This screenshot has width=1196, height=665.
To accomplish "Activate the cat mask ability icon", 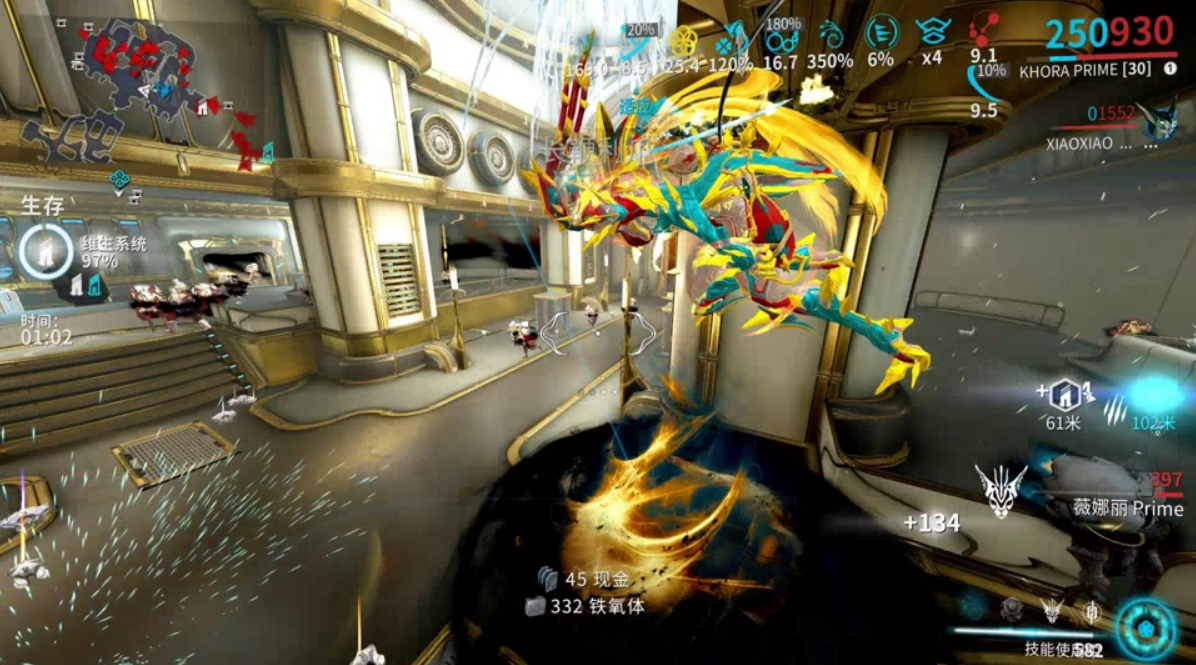I will pyautogui.click(x=1051, y=609).
